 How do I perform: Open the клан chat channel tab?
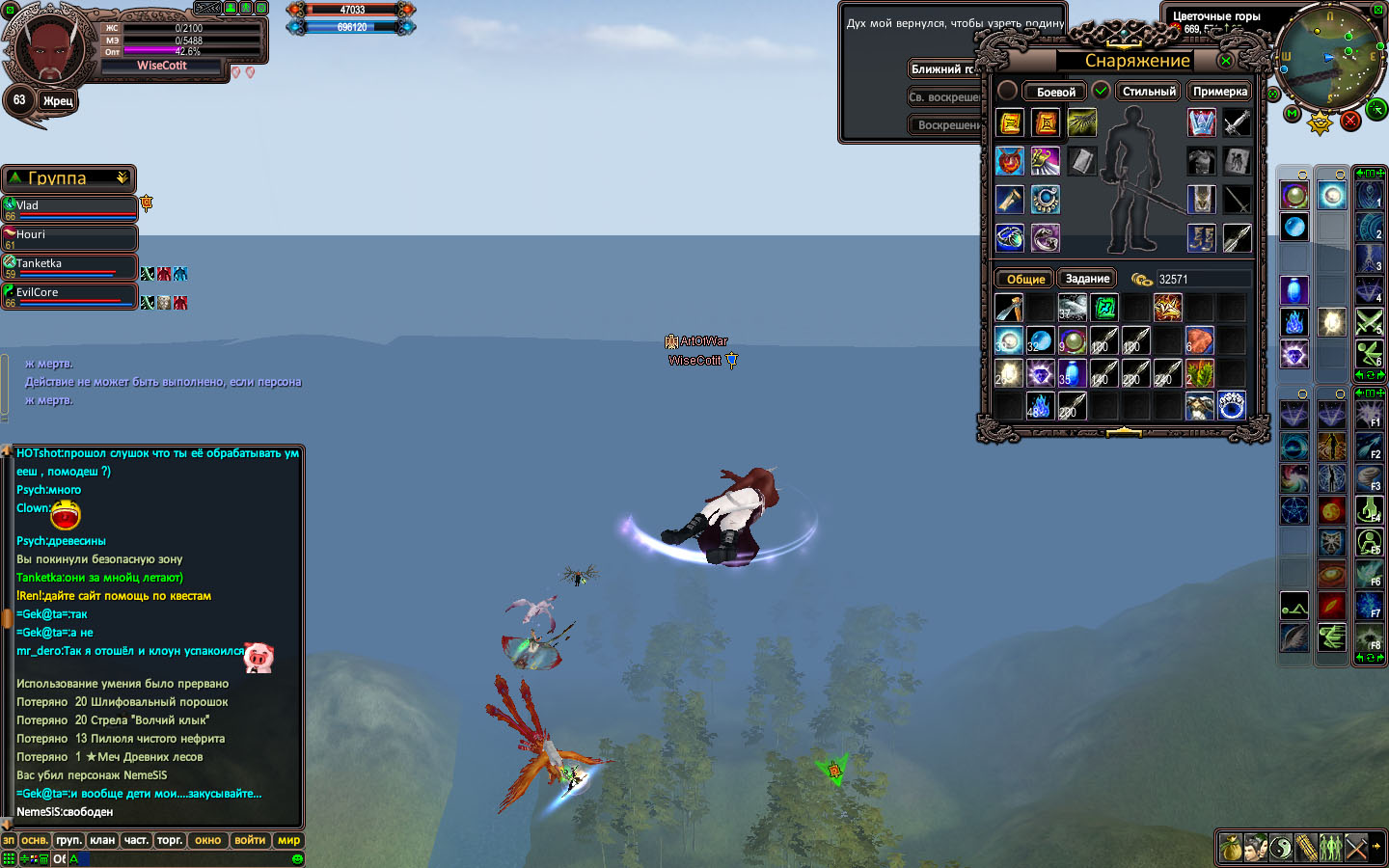[x=102, y=840]
